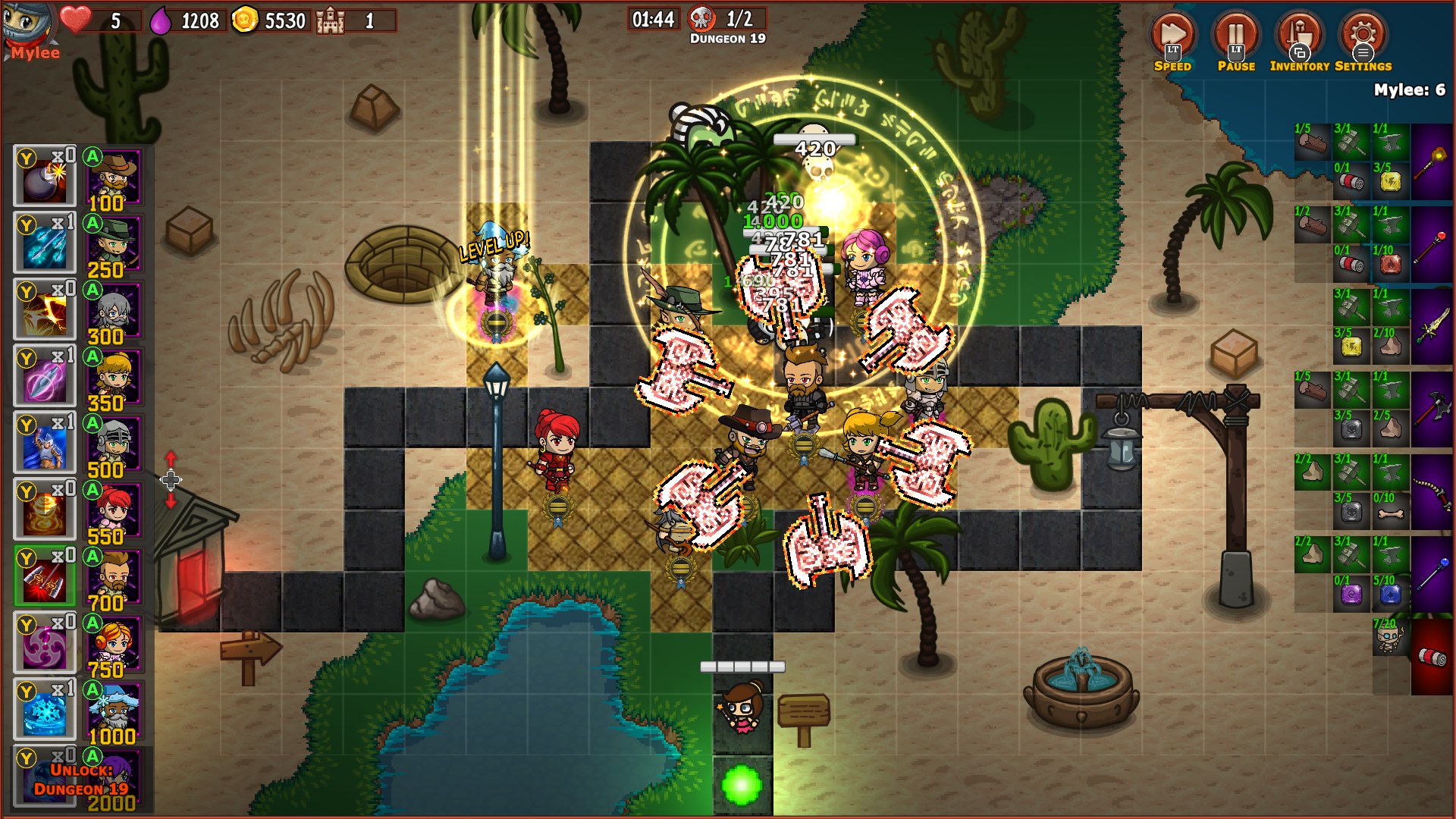Select the fire tornado ability for the 550 hero
Image resolution: width=1456 pixels, height=819 pixels.
(x=43, y=510)
